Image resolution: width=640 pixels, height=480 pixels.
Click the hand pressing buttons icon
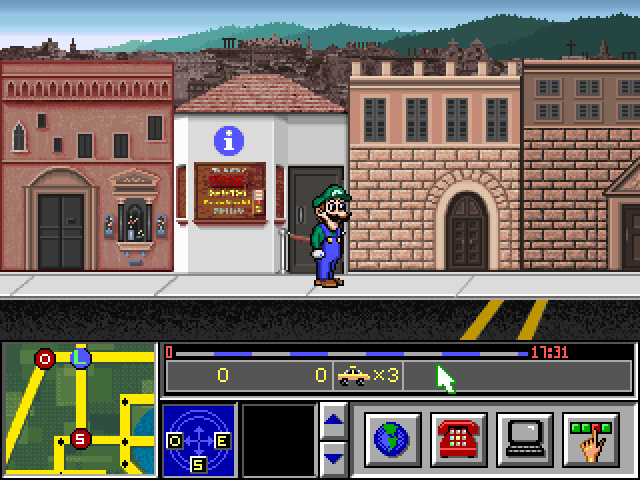click(x=591, y=439)
